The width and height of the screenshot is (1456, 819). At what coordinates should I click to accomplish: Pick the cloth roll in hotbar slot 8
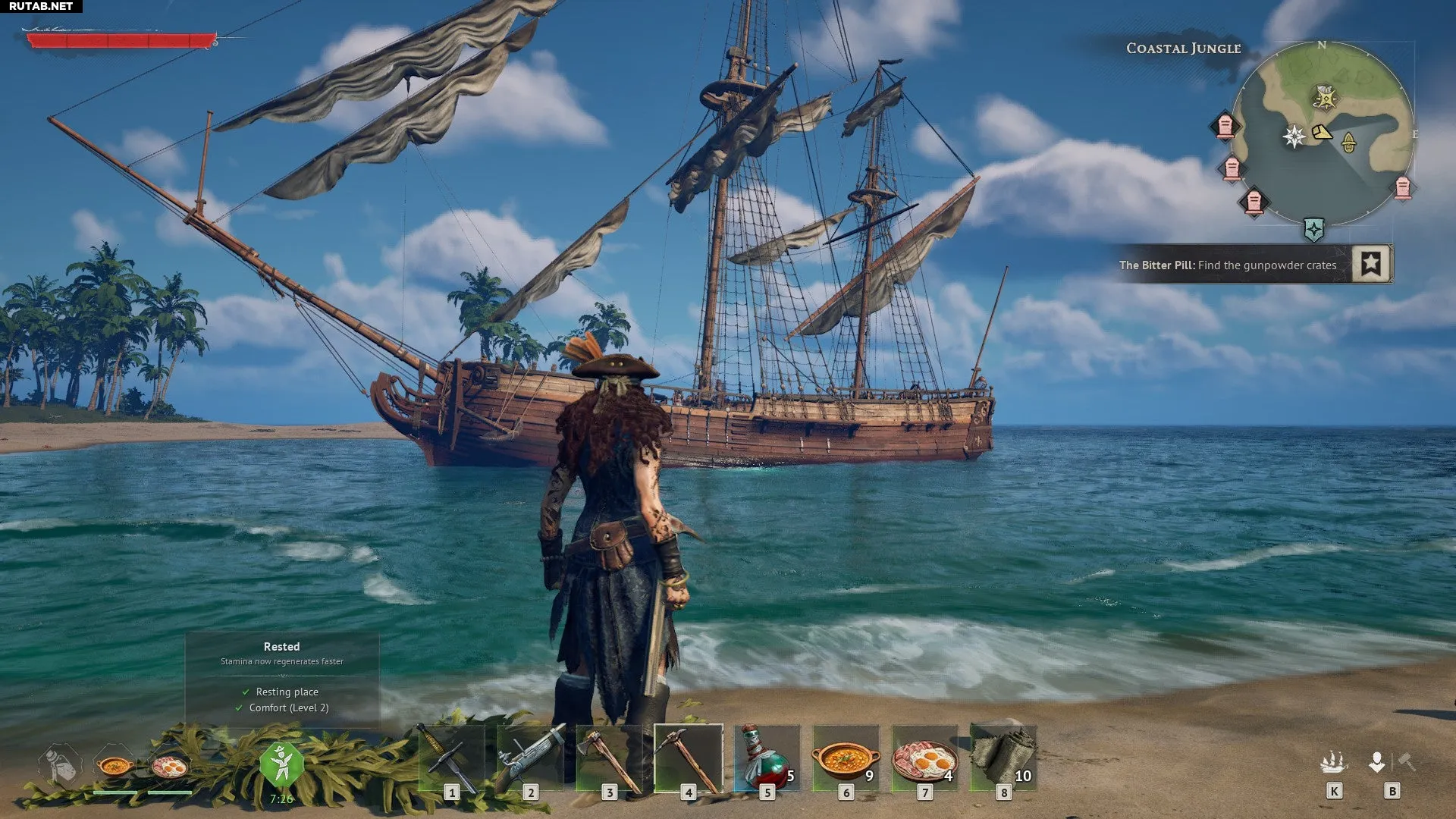tap(1003, 758)
